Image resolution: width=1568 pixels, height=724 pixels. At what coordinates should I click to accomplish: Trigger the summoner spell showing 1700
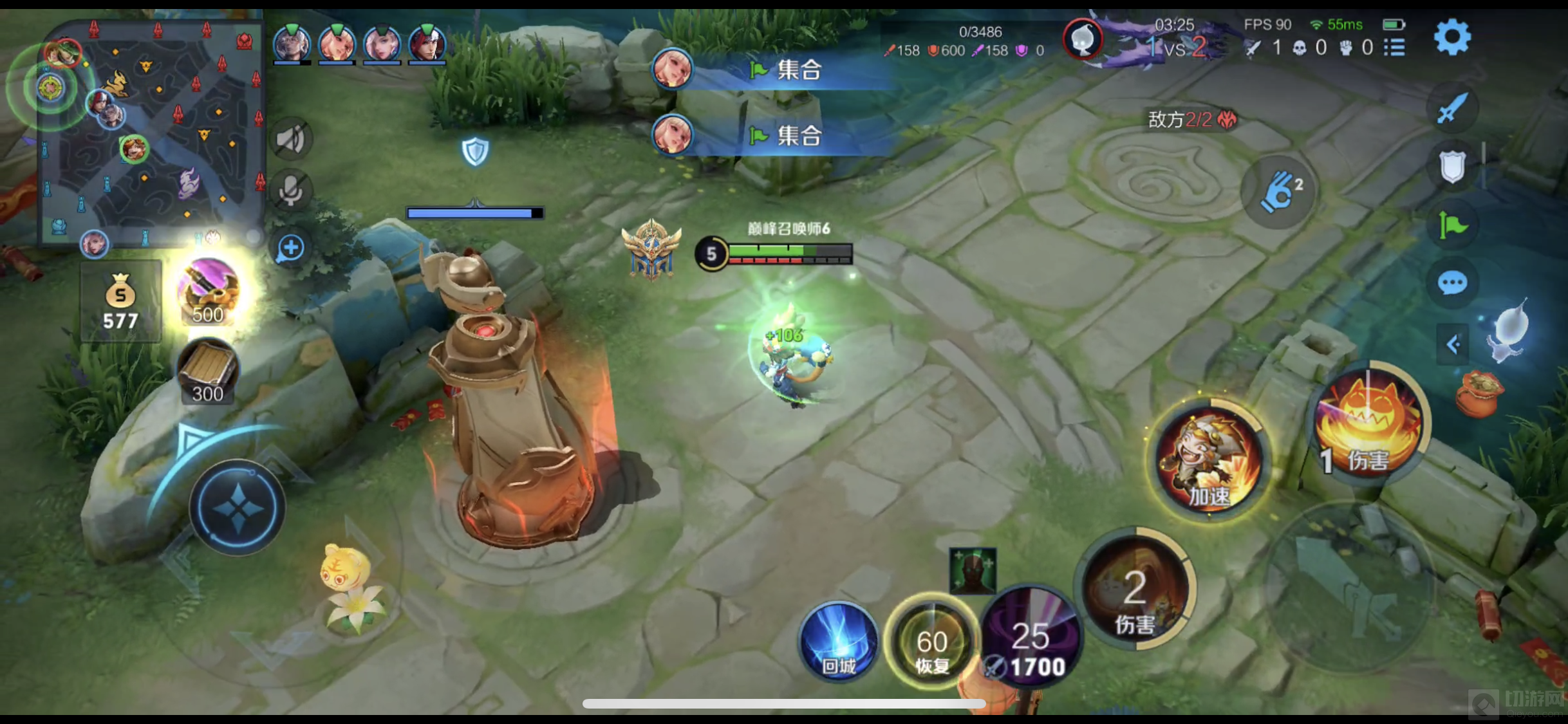pos(1031,639)
